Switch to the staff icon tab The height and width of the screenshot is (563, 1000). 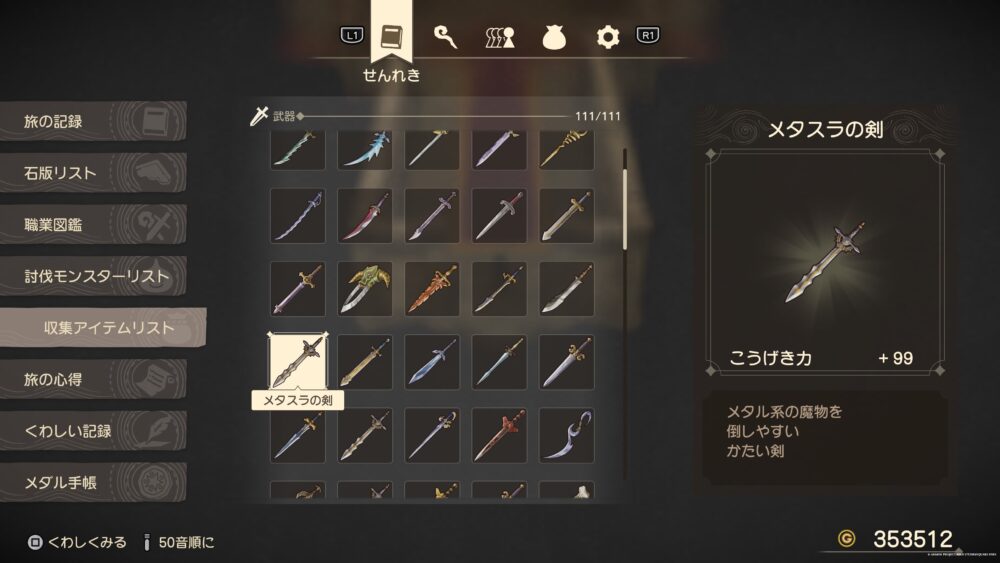[x=446, y=37]
